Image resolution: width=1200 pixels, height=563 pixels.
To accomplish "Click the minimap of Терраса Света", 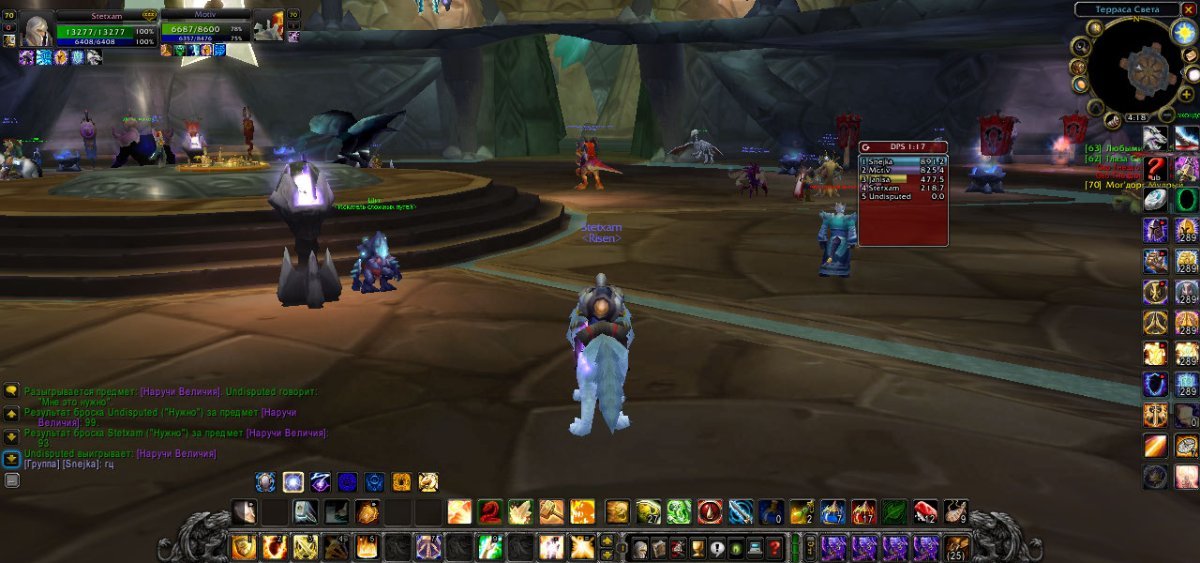I will tap(1133, 68).
